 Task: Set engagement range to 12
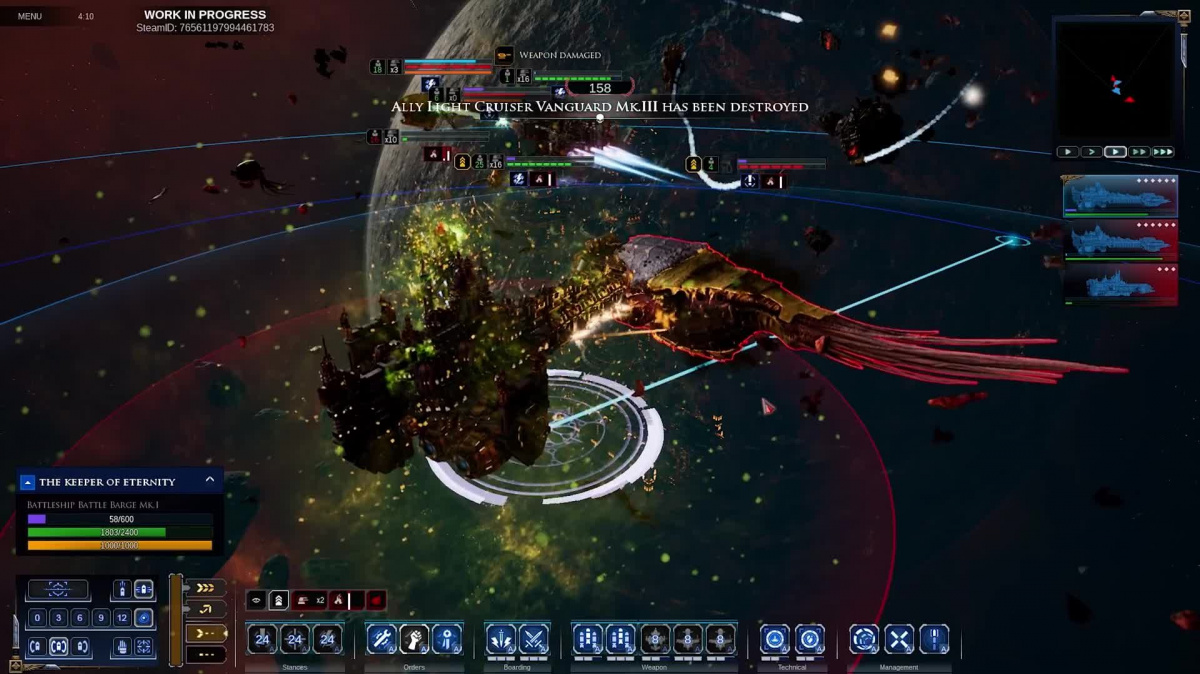pos(122,618)
